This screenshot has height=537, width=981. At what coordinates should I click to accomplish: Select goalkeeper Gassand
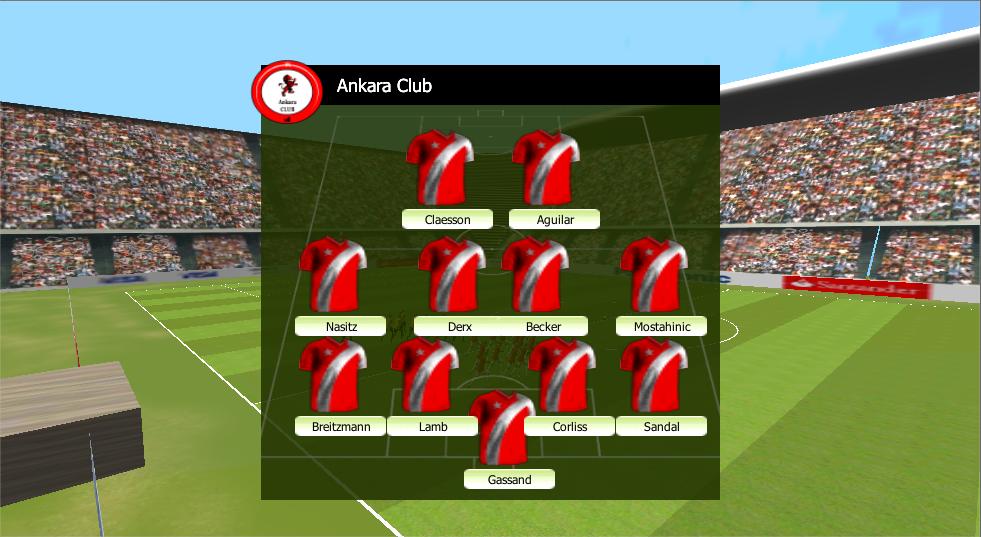point(509,480)
